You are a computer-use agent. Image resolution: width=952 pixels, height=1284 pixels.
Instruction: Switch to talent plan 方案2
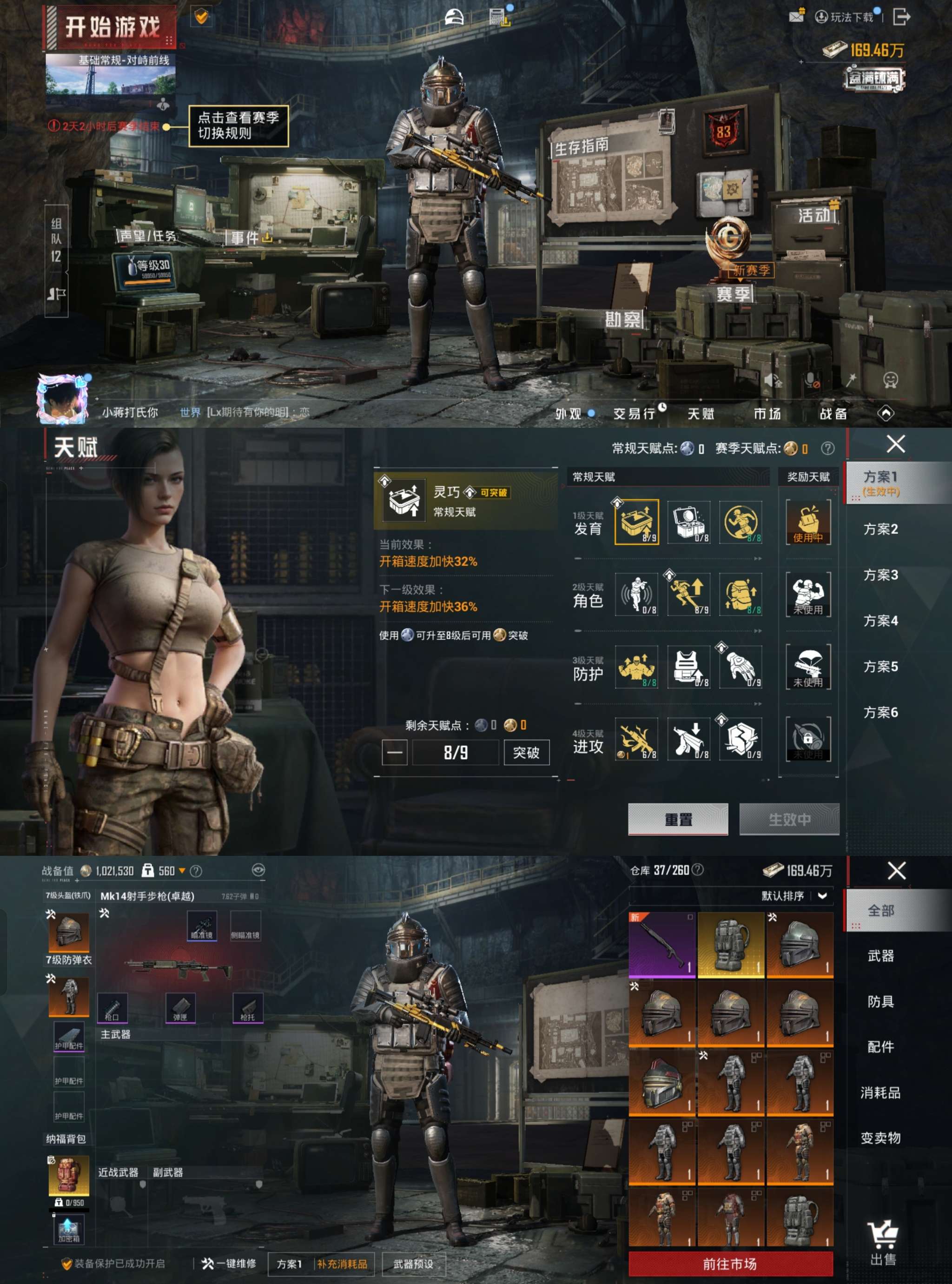click(x=880, y=529)
